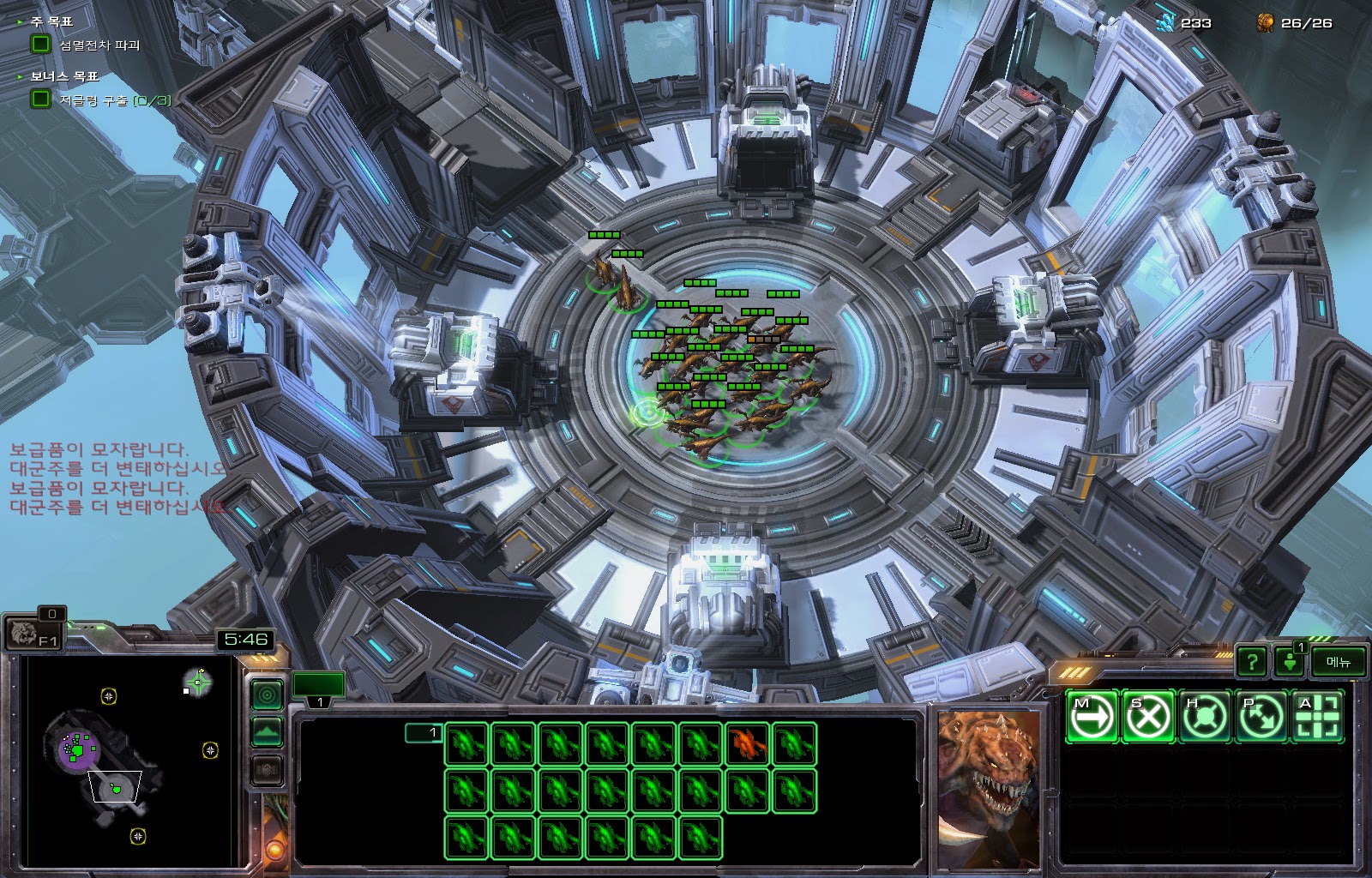Select the hero F1 portrait button
The image size is (1372, 878).
click(33, 634)
